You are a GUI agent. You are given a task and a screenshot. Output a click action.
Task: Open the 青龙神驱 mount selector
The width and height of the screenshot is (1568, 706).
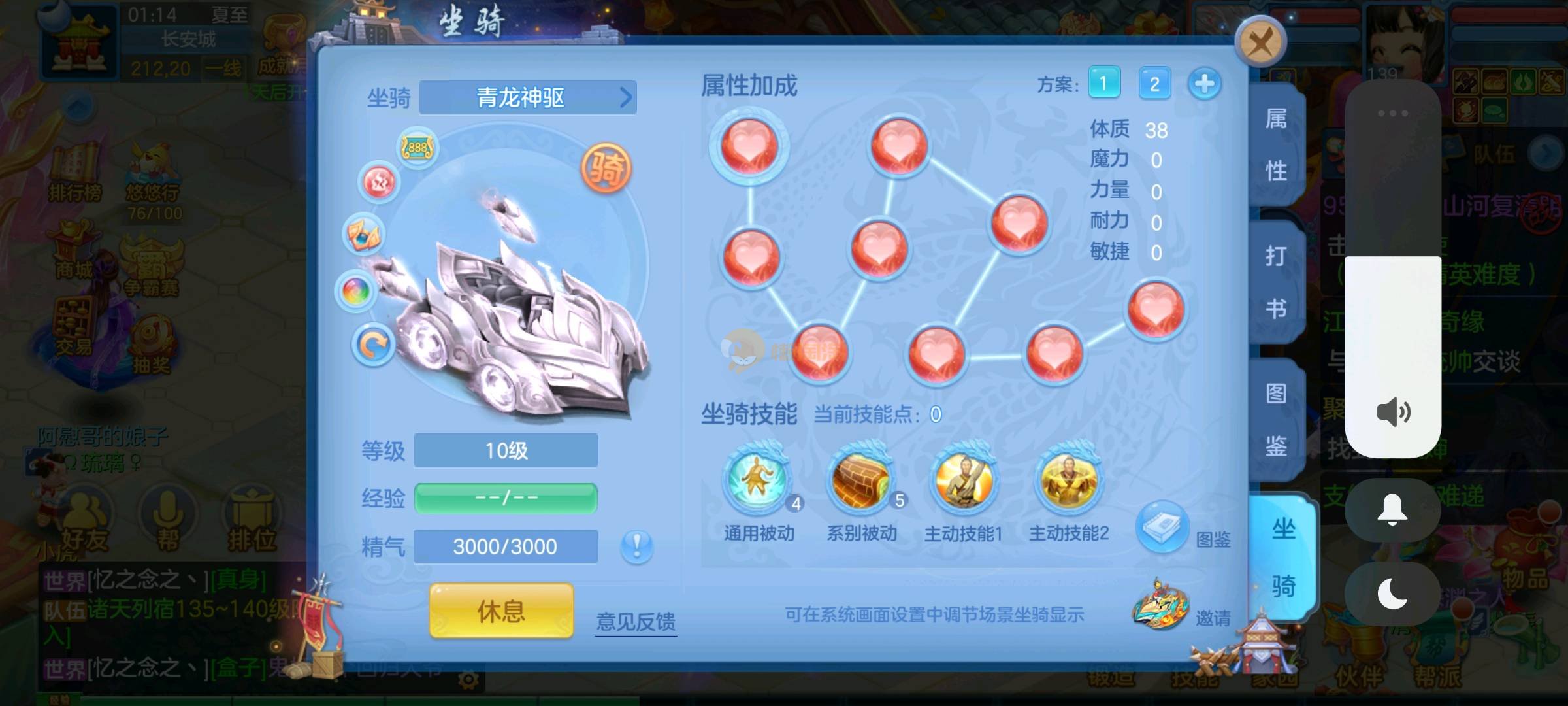[x=527, y=98]
